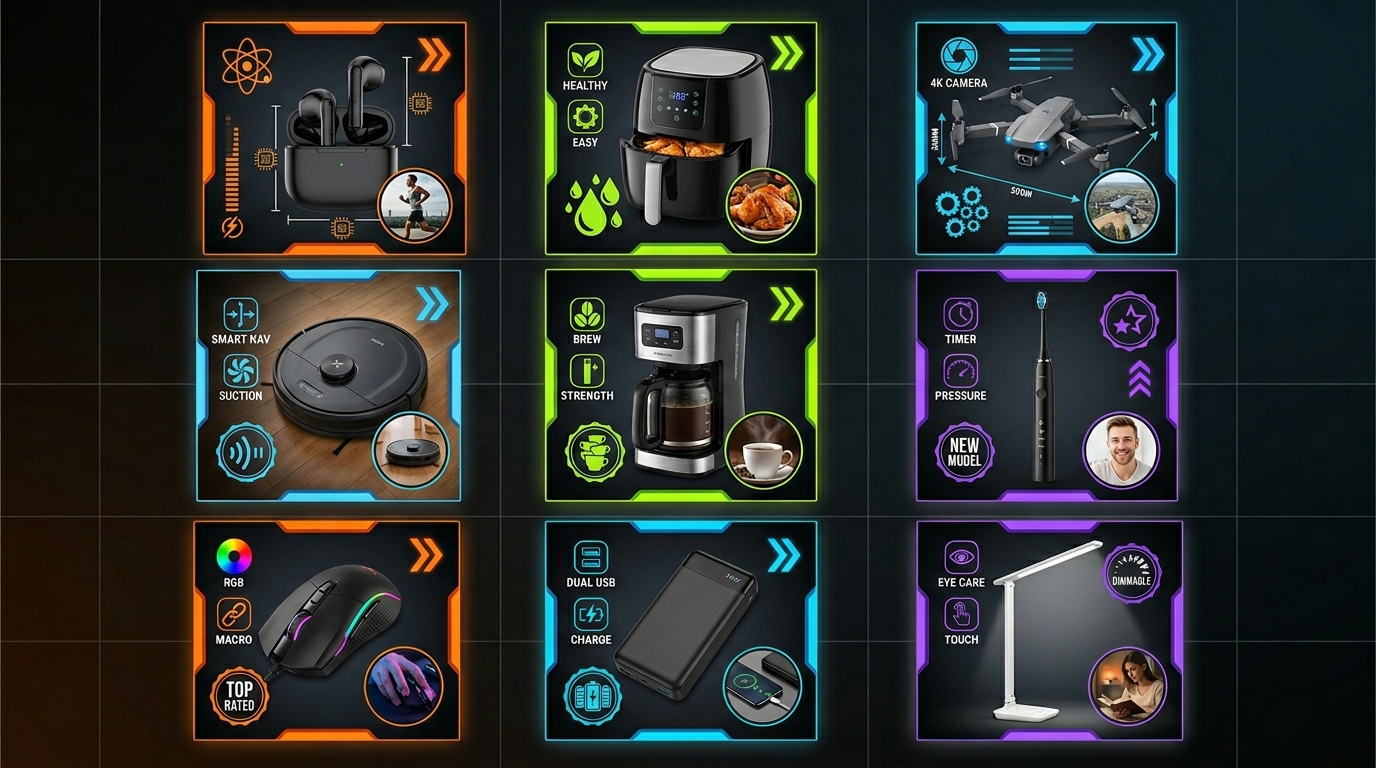Click the Top Rated badge
This screenshot has width=1376, height=768.
(x=239, y=695)
